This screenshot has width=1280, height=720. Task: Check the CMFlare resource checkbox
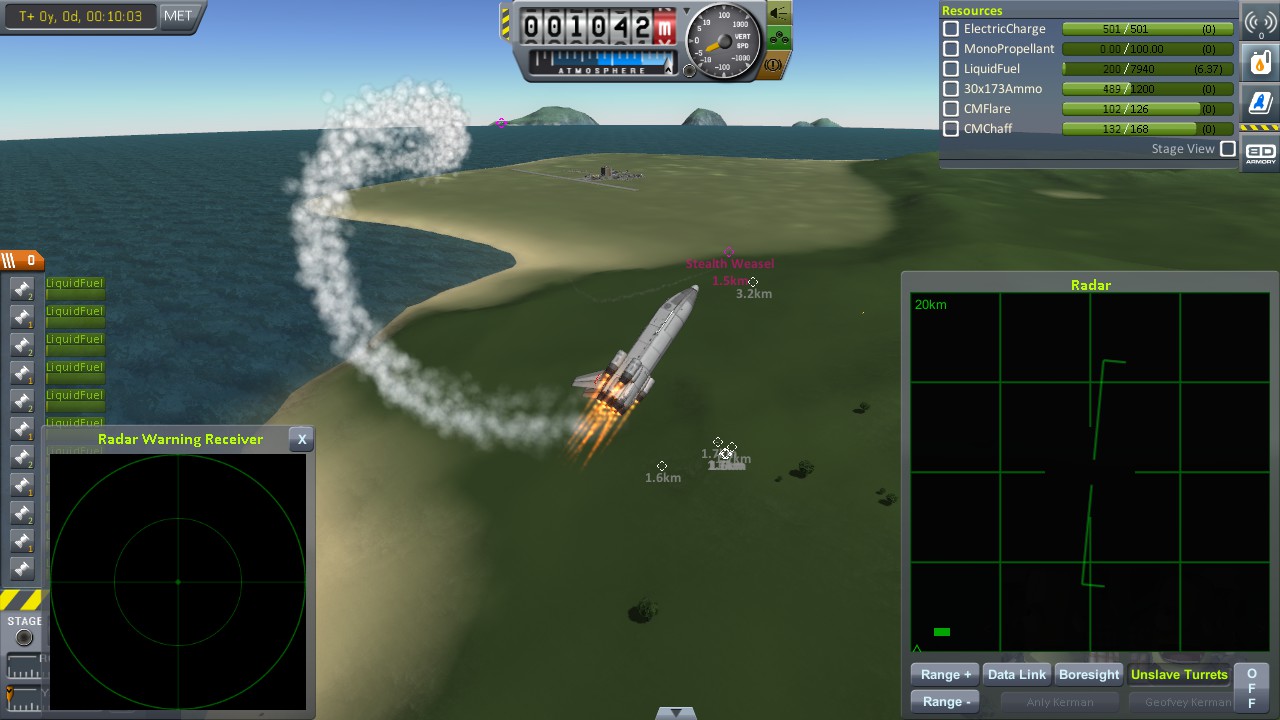pos(951,109)
